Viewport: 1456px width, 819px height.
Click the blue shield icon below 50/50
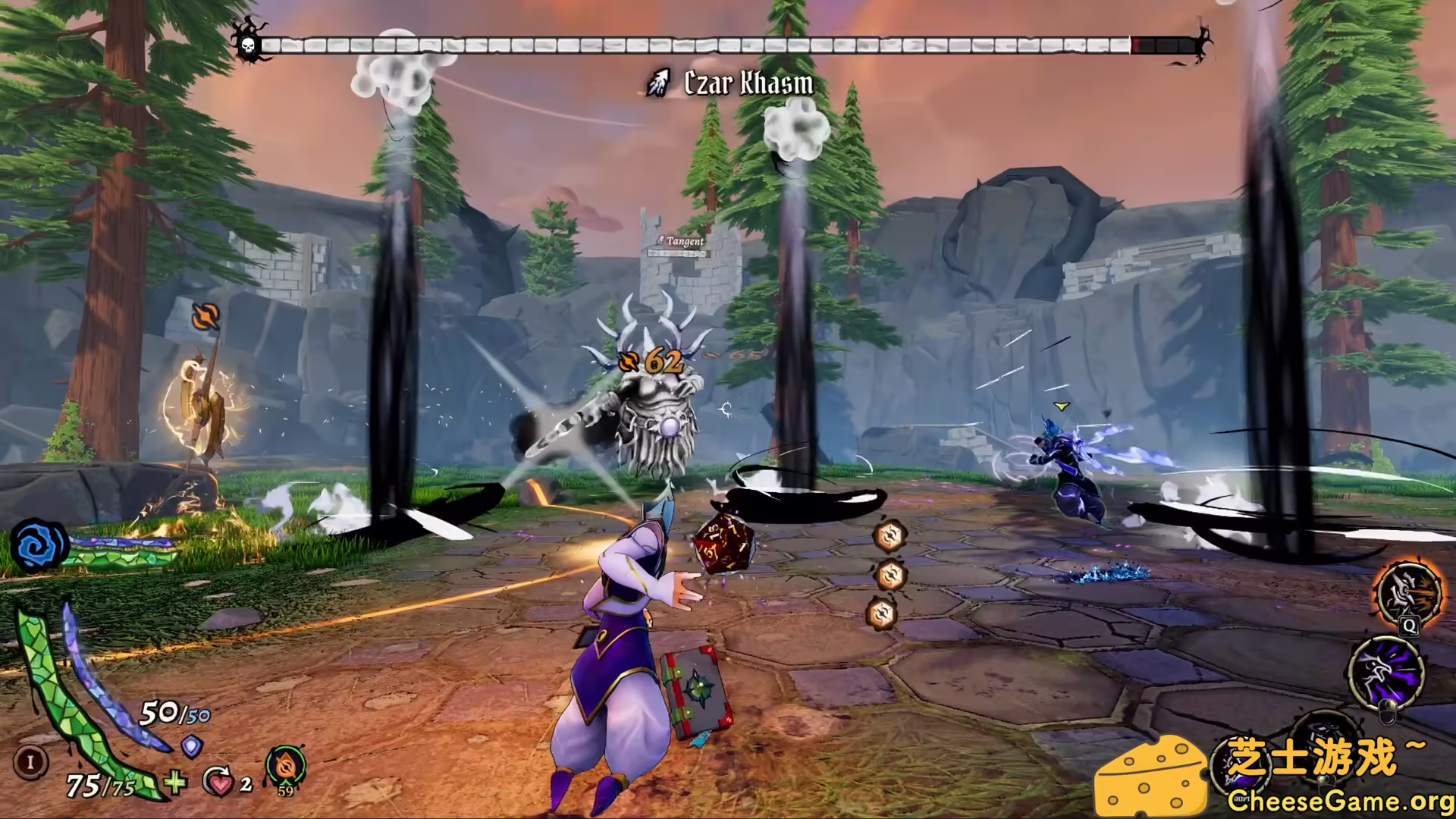190,748
